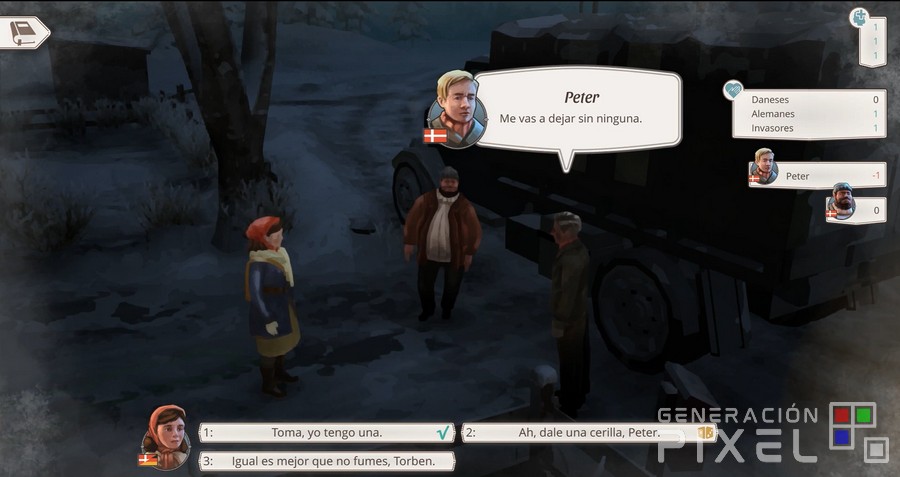Choose reply "Toma, yo tengo una."
Screen dimensions: 900x477
[x=327, y=433]
